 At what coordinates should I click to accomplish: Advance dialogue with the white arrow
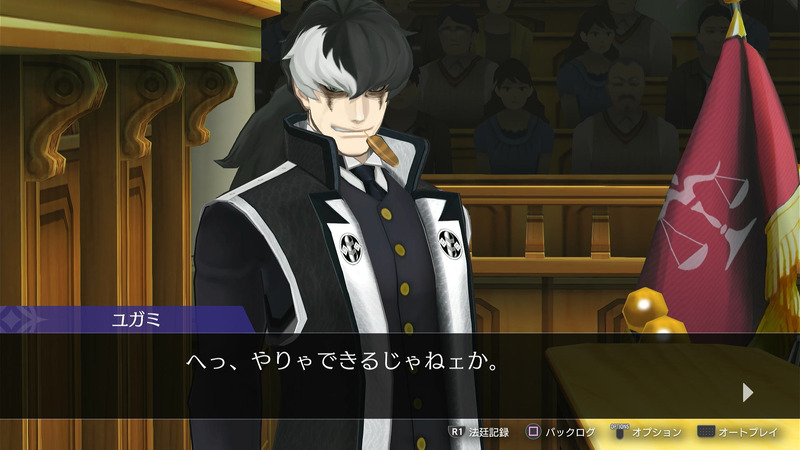pos(748,393)
